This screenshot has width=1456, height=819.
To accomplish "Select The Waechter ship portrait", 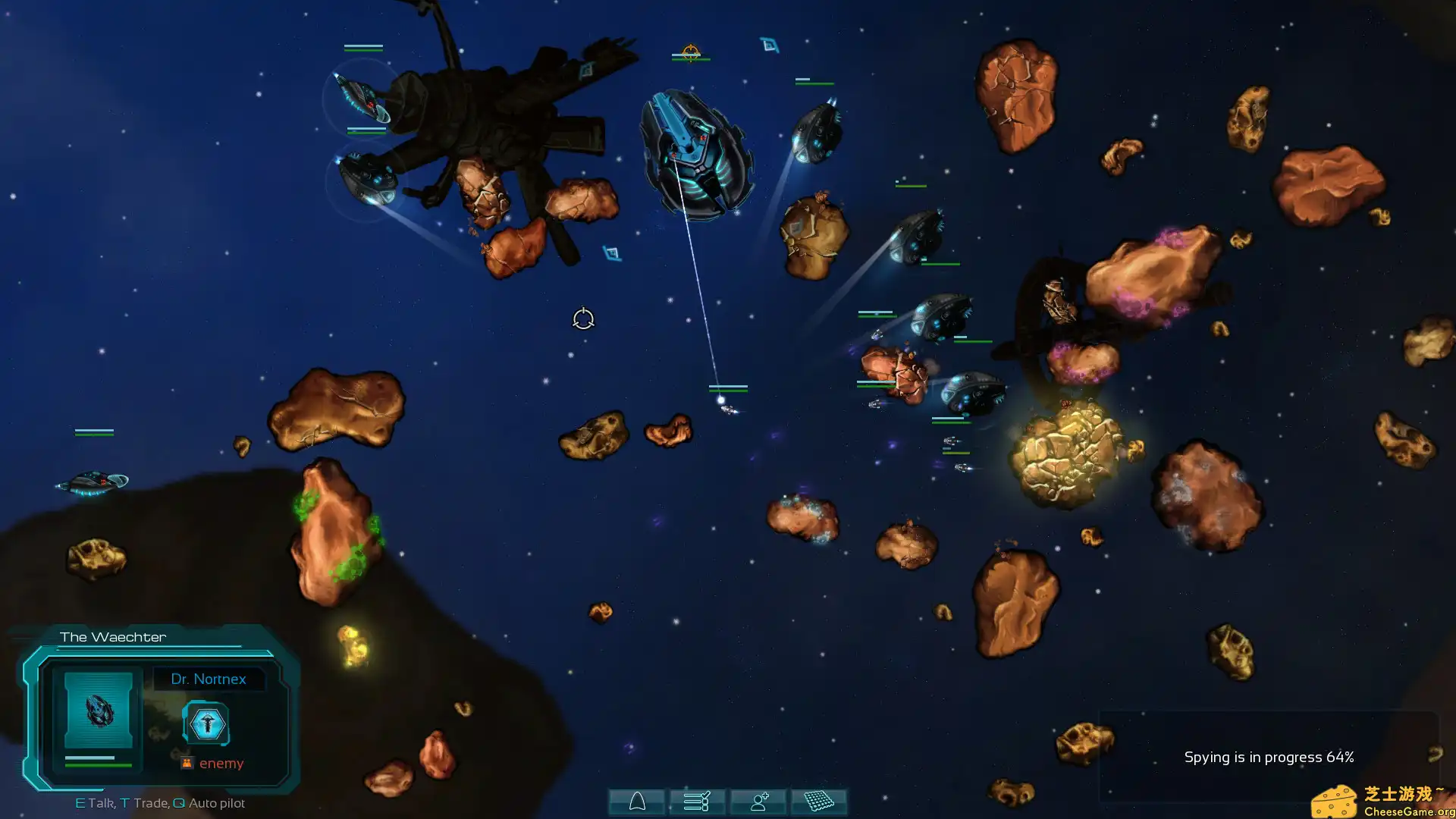I will tap(99, 710).
